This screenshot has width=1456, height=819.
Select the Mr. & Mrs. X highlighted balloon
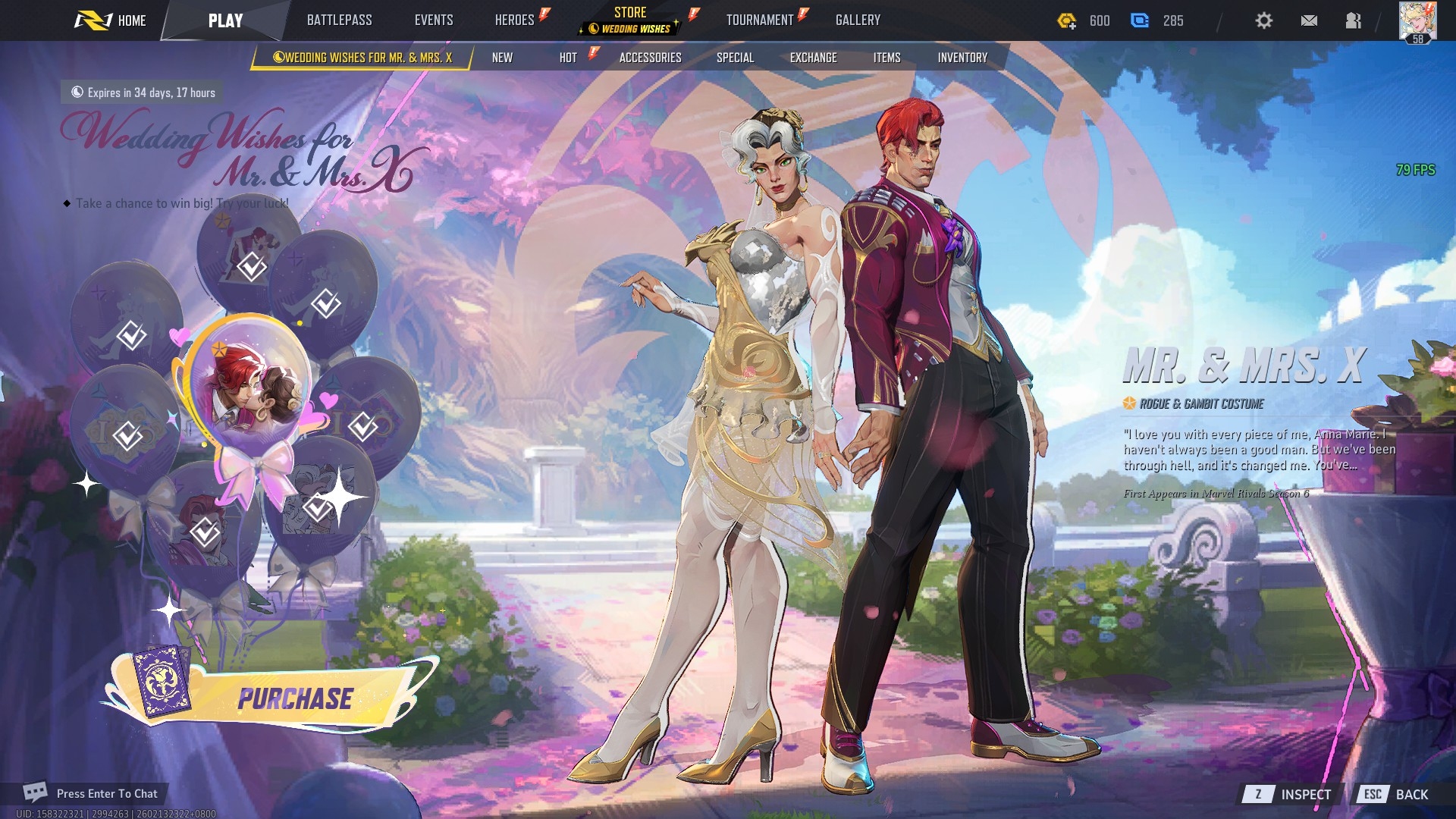pos(248,384)
